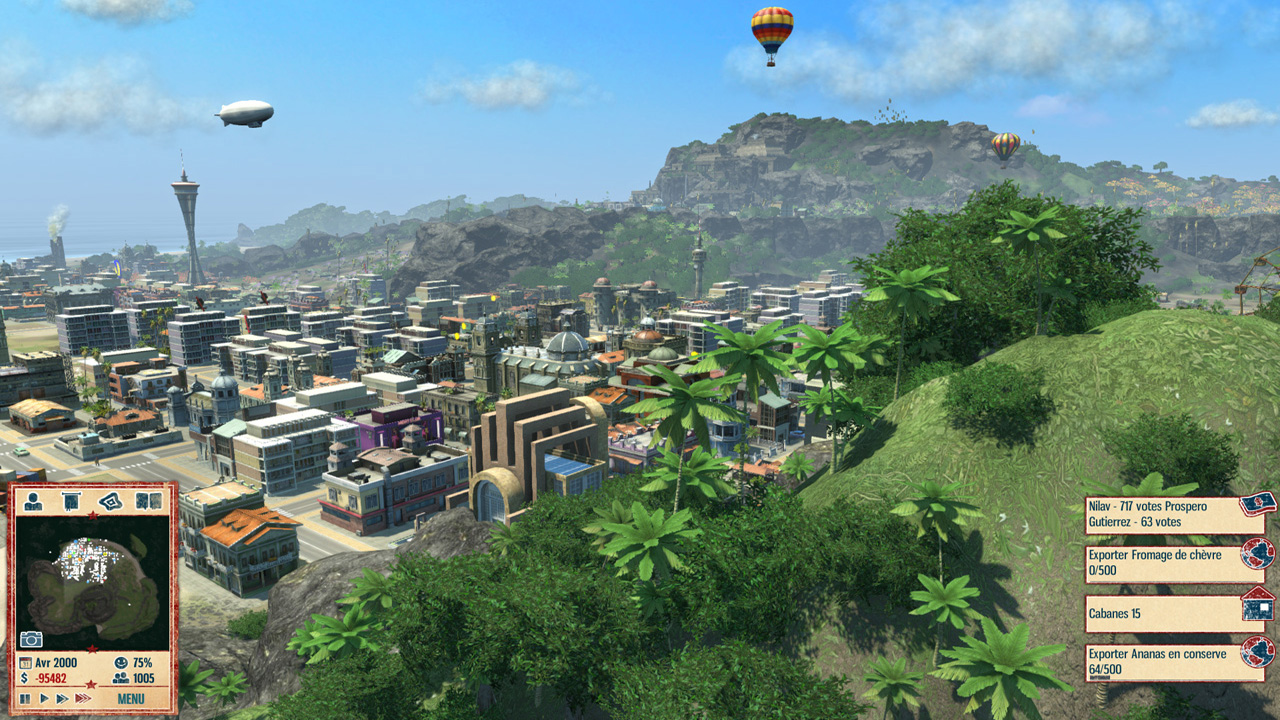
Task: Click the camera icon on the minimap
Action: click(x=31, y=639)
